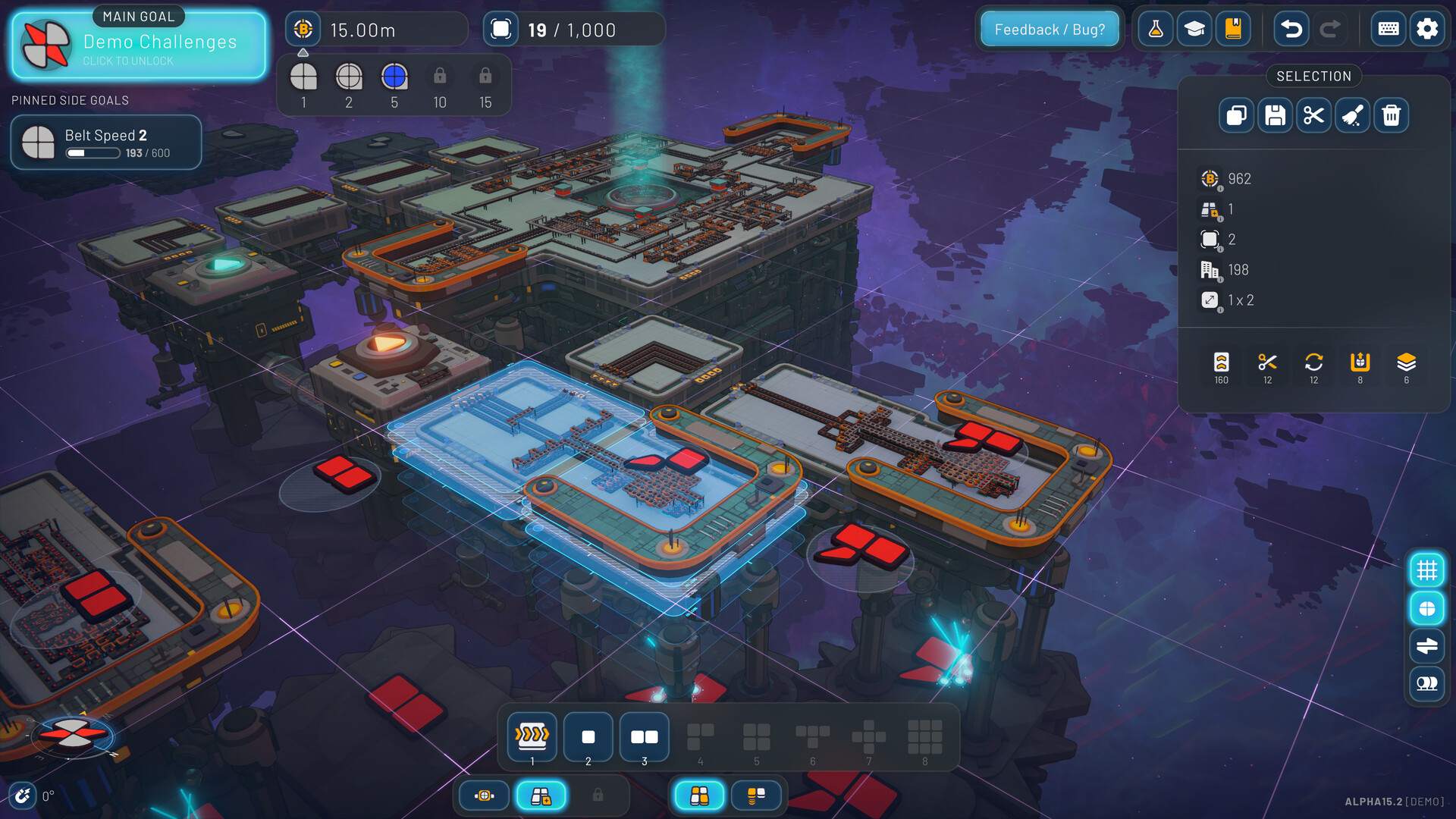Undo the last action
Screen dimensions: 1456x819
coord(1290,29)
